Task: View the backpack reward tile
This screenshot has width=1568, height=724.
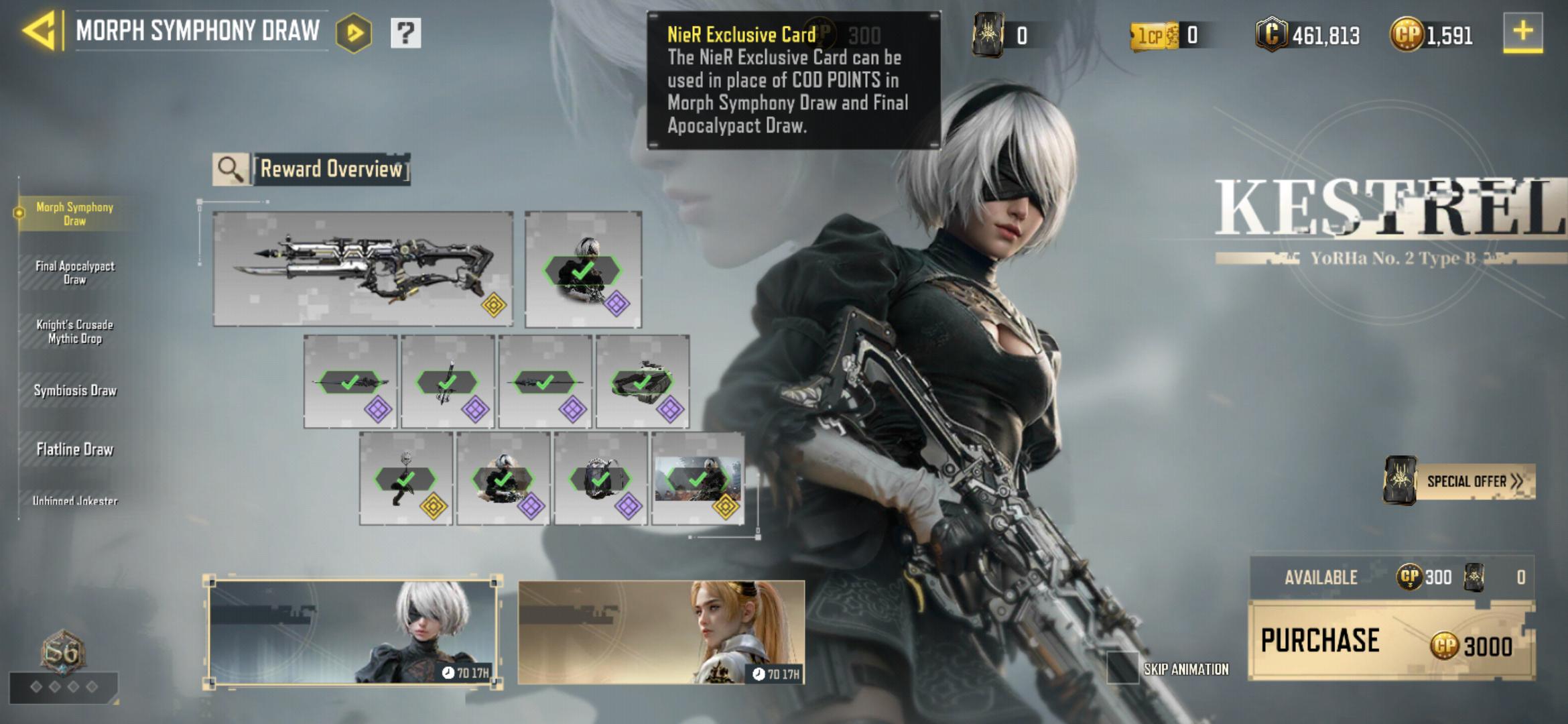Action: click(x=600, y=479)
